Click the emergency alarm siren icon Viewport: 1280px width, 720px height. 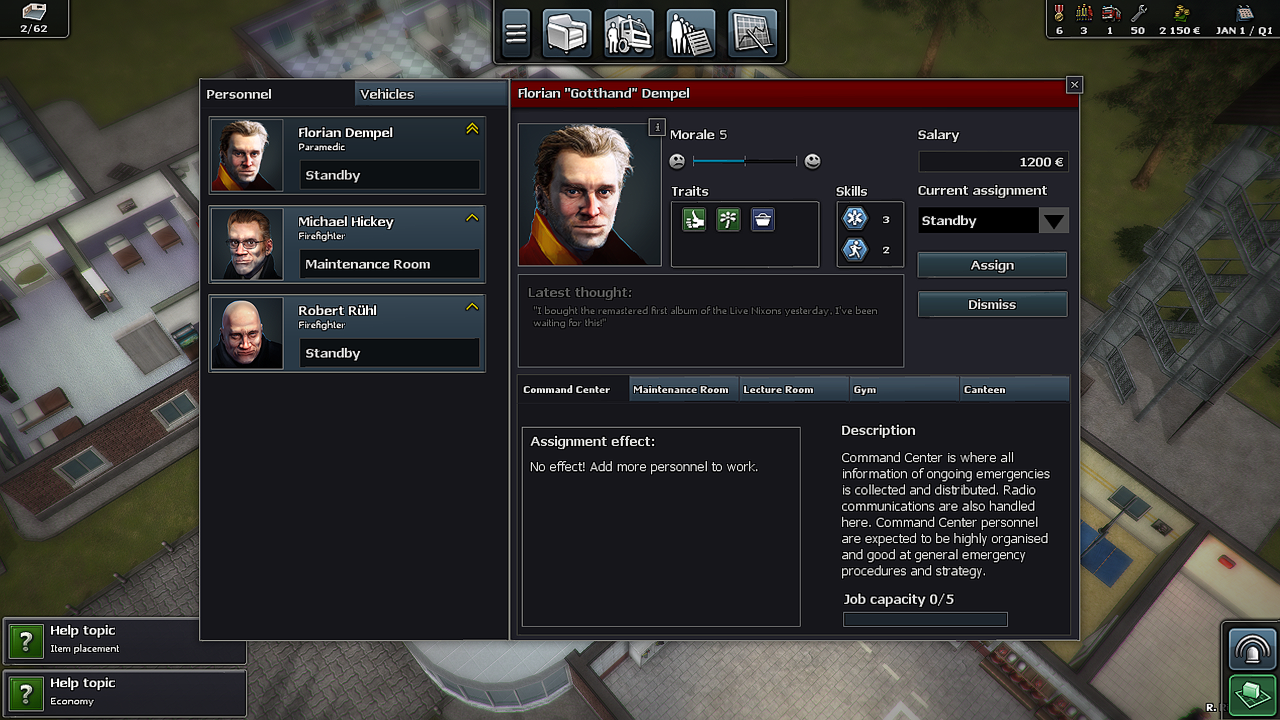1251,648
